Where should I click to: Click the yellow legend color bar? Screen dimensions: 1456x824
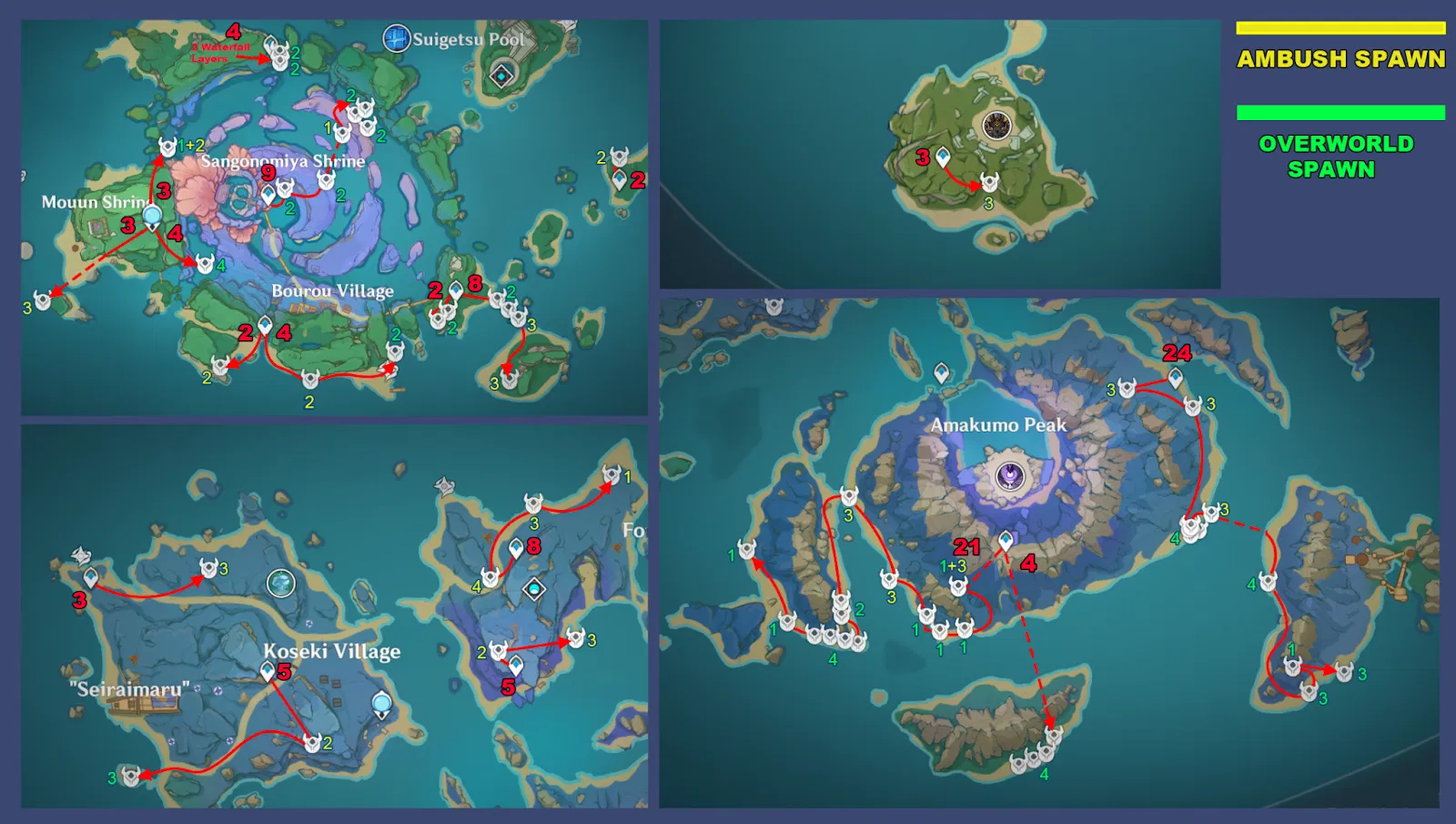click(1340, 27)
